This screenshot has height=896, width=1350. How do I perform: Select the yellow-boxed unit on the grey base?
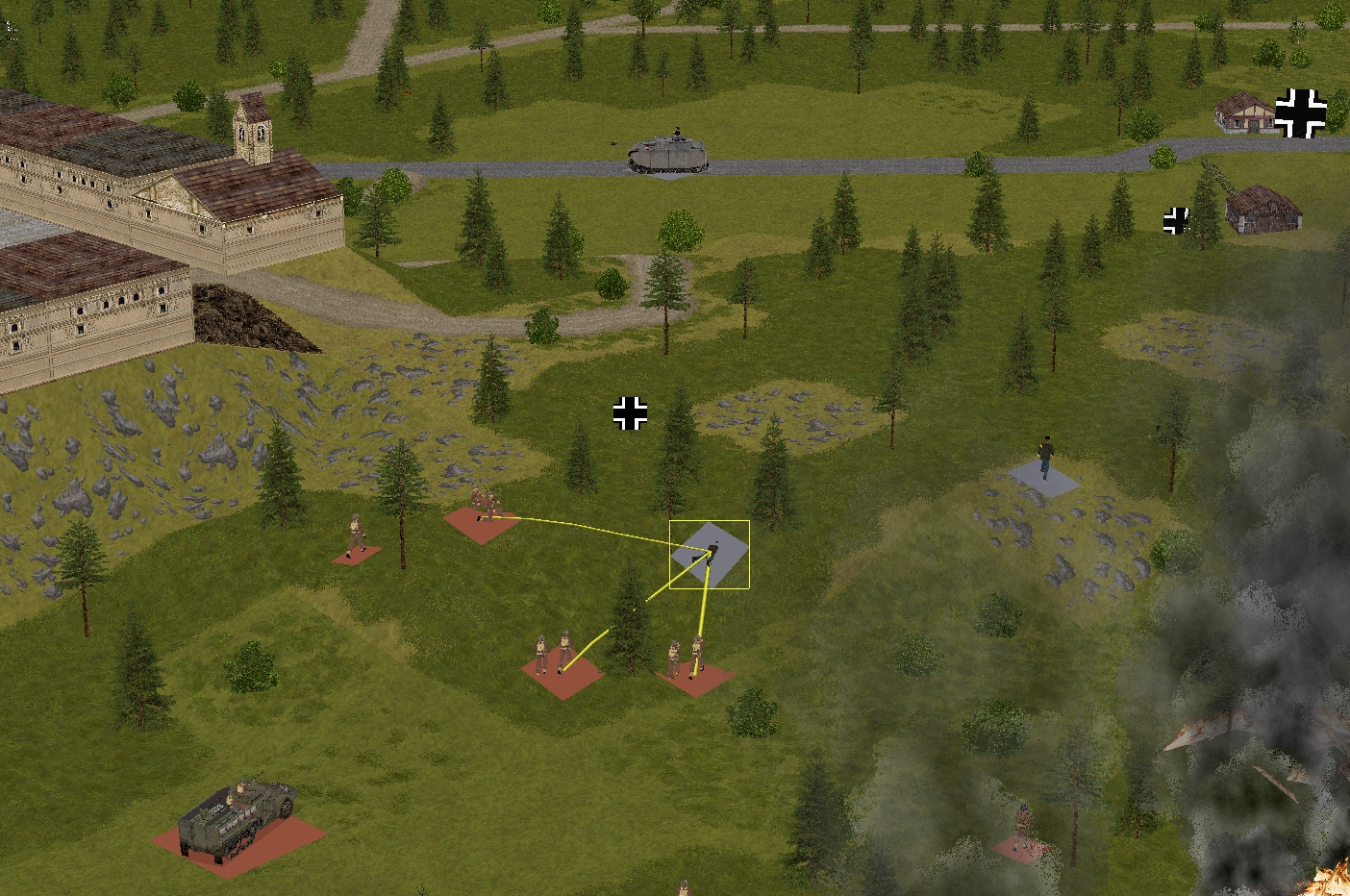[x=710, y=553]
